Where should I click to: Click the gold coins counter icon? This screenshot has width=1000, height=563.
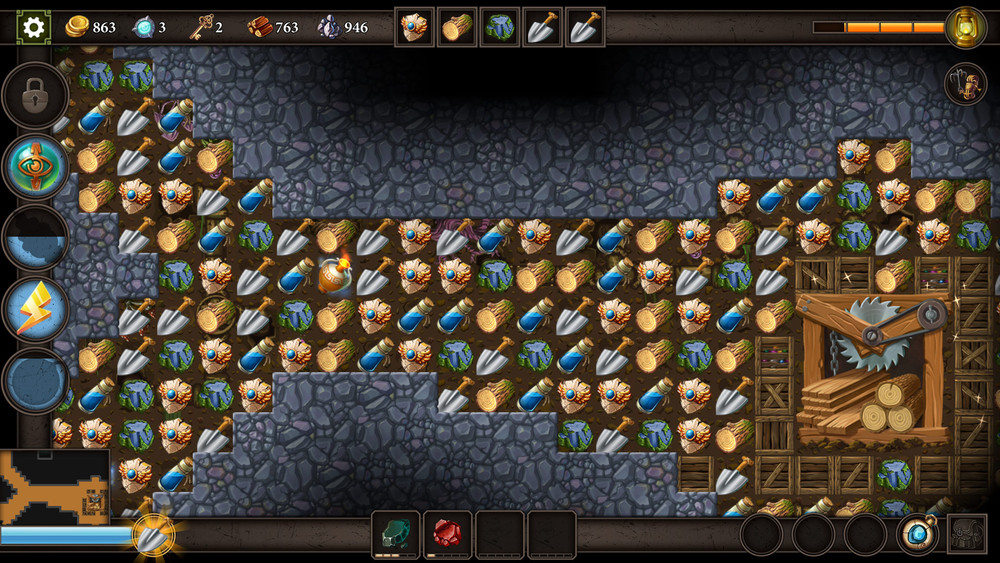[77, 27]
